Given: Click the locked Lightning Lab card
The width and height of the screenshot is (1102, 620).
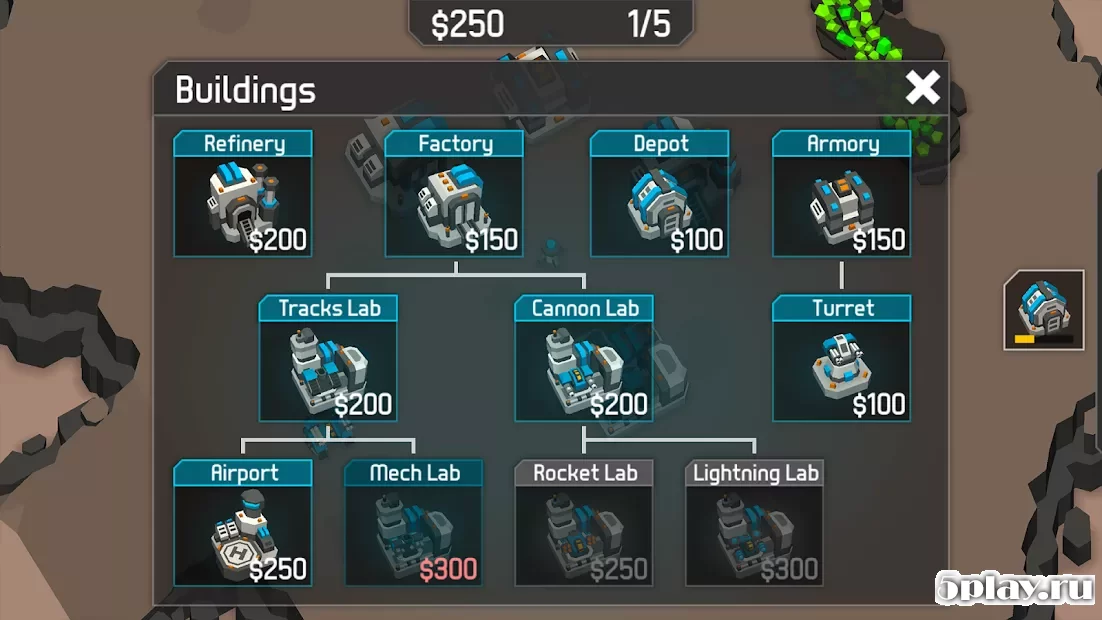Looking at the screenshot, I should (755, 522).
